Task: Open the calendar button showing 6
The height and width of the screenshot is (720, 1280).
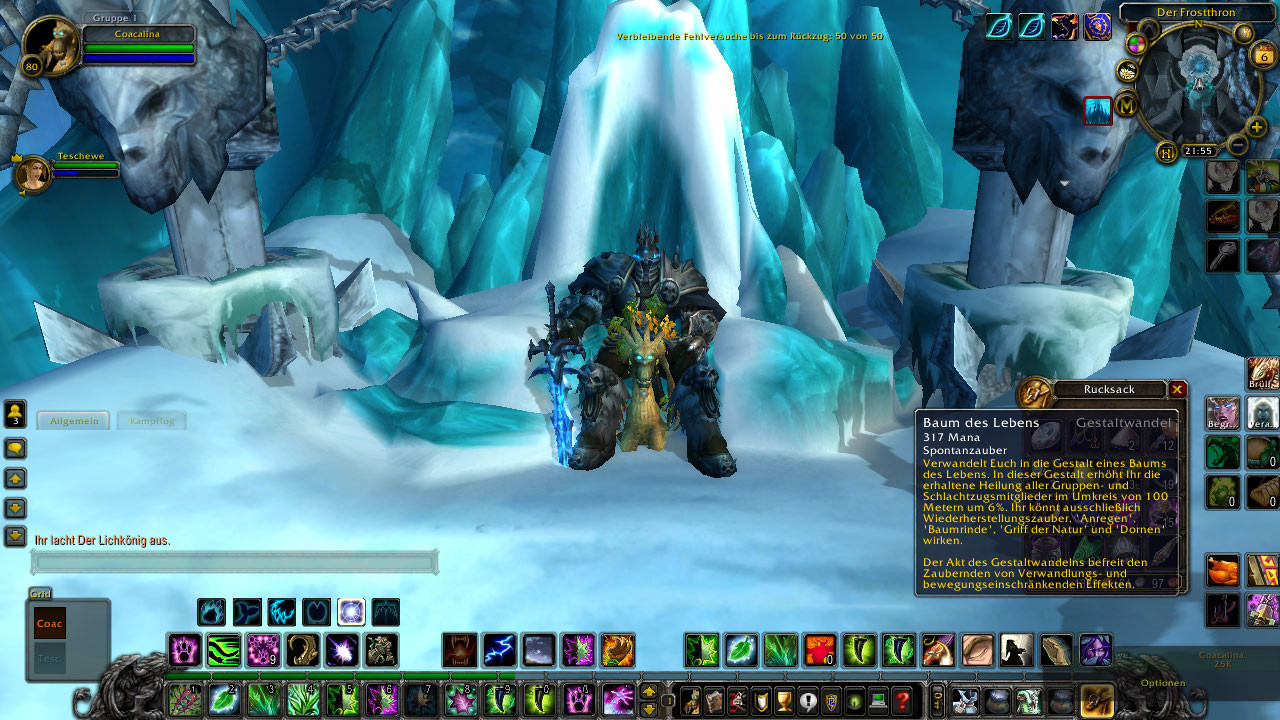Action: [x=1262, y=56]
